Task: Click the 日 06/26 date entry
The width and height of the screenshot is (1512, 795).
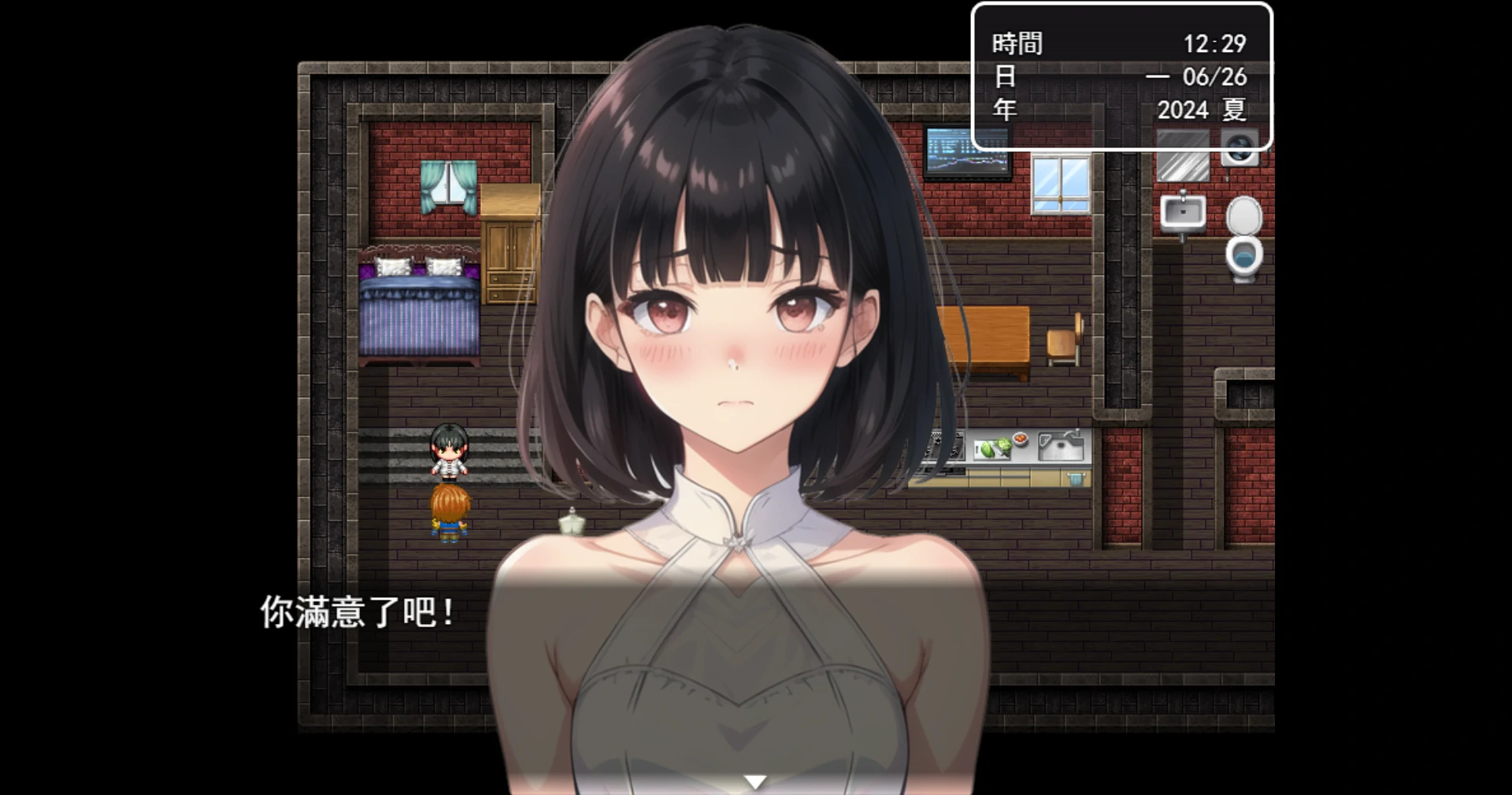Action: tap(1118, 78)
